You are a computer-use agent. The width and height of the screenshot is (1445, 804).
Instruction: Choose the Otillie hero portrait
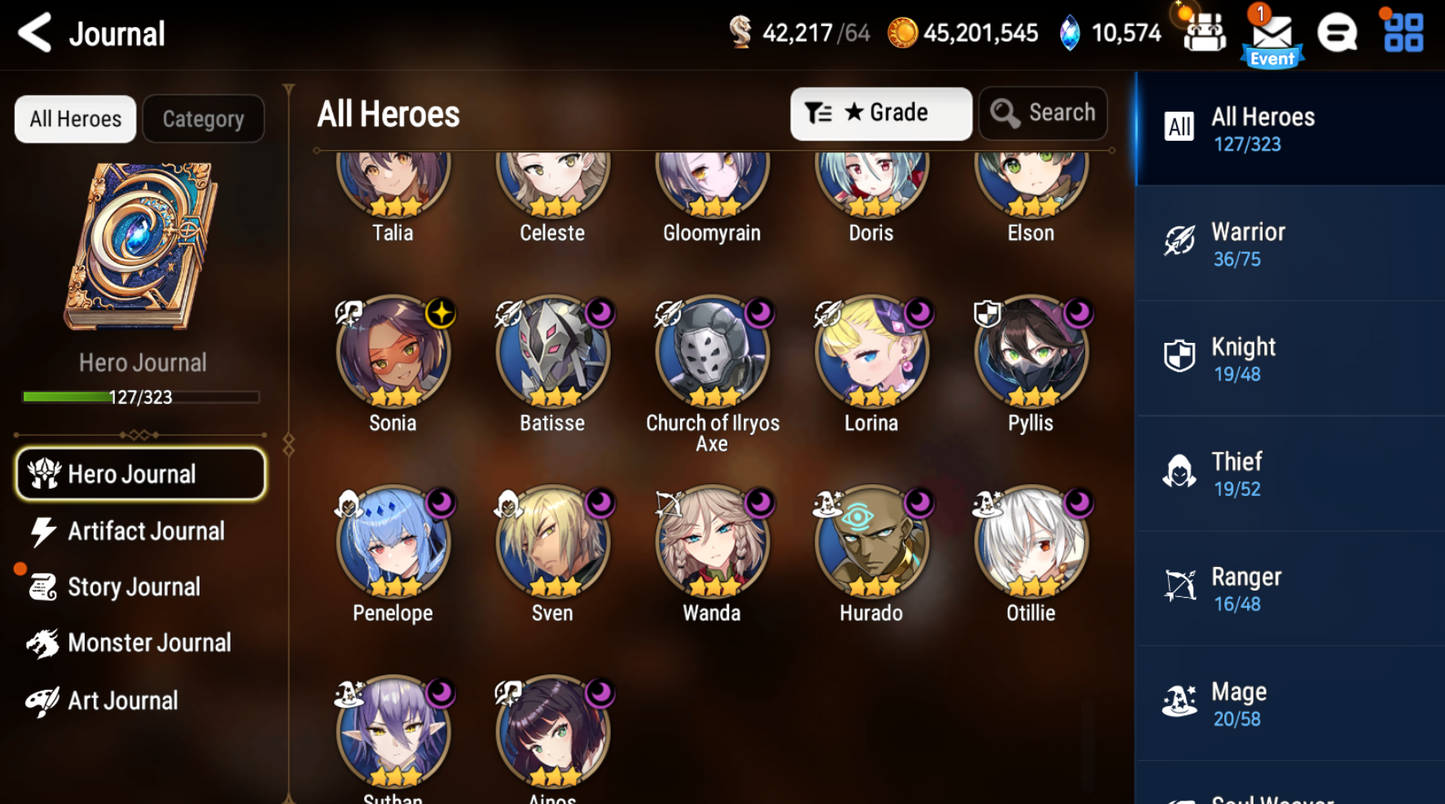1031,542
